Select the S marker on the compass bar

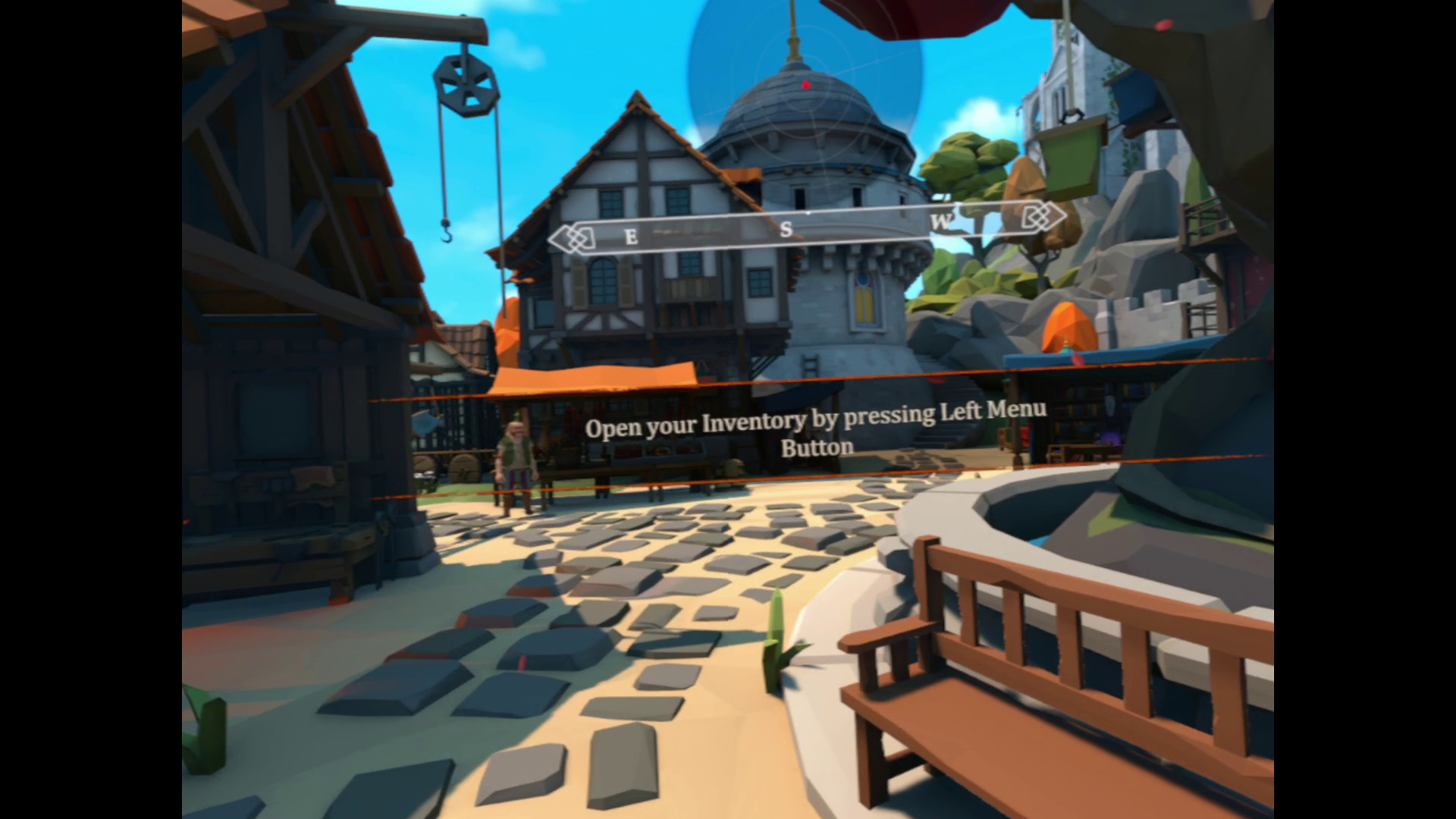[787, 226]
